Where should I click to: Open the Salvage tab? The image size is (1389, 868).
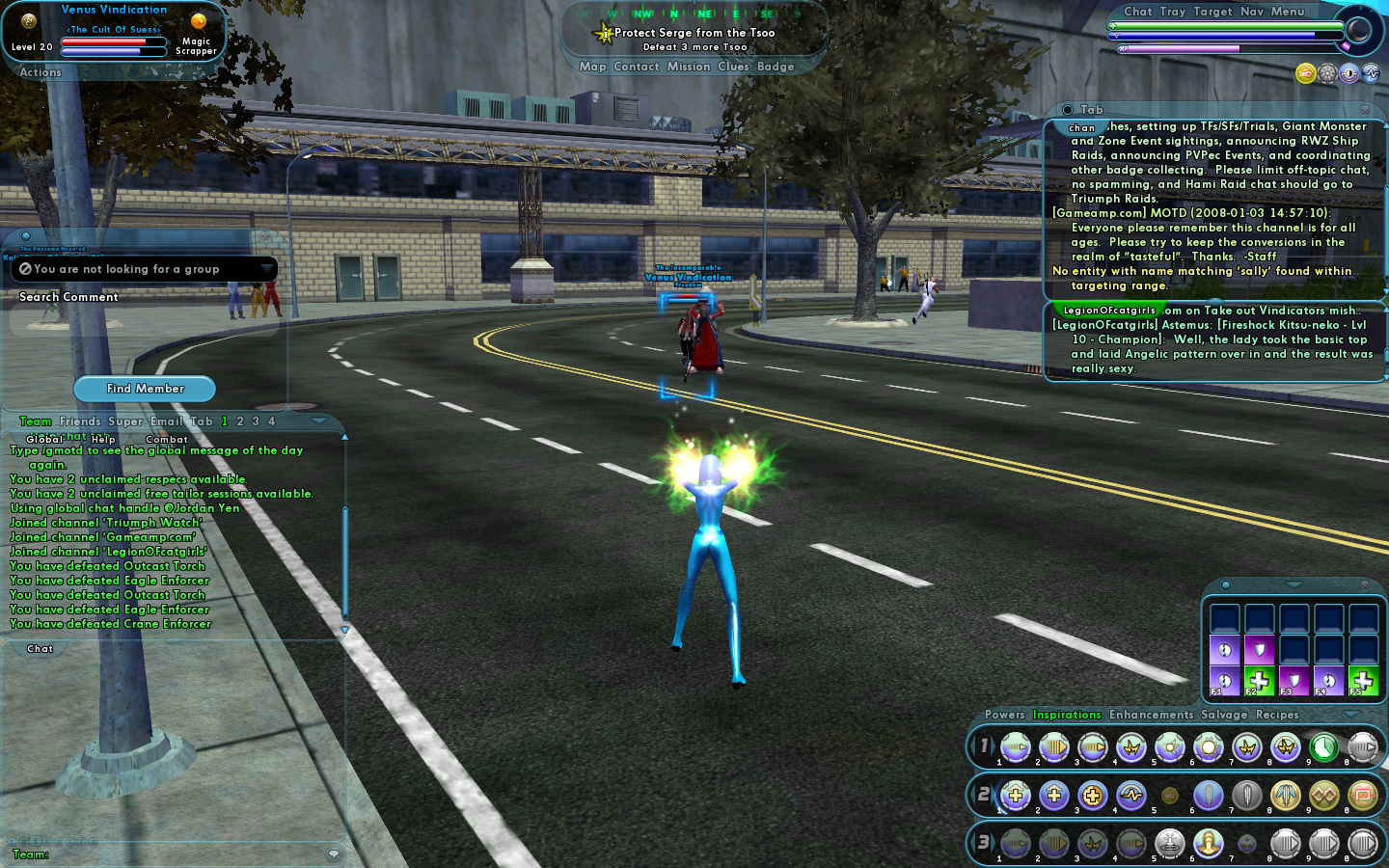click(x=1224, y=715)
